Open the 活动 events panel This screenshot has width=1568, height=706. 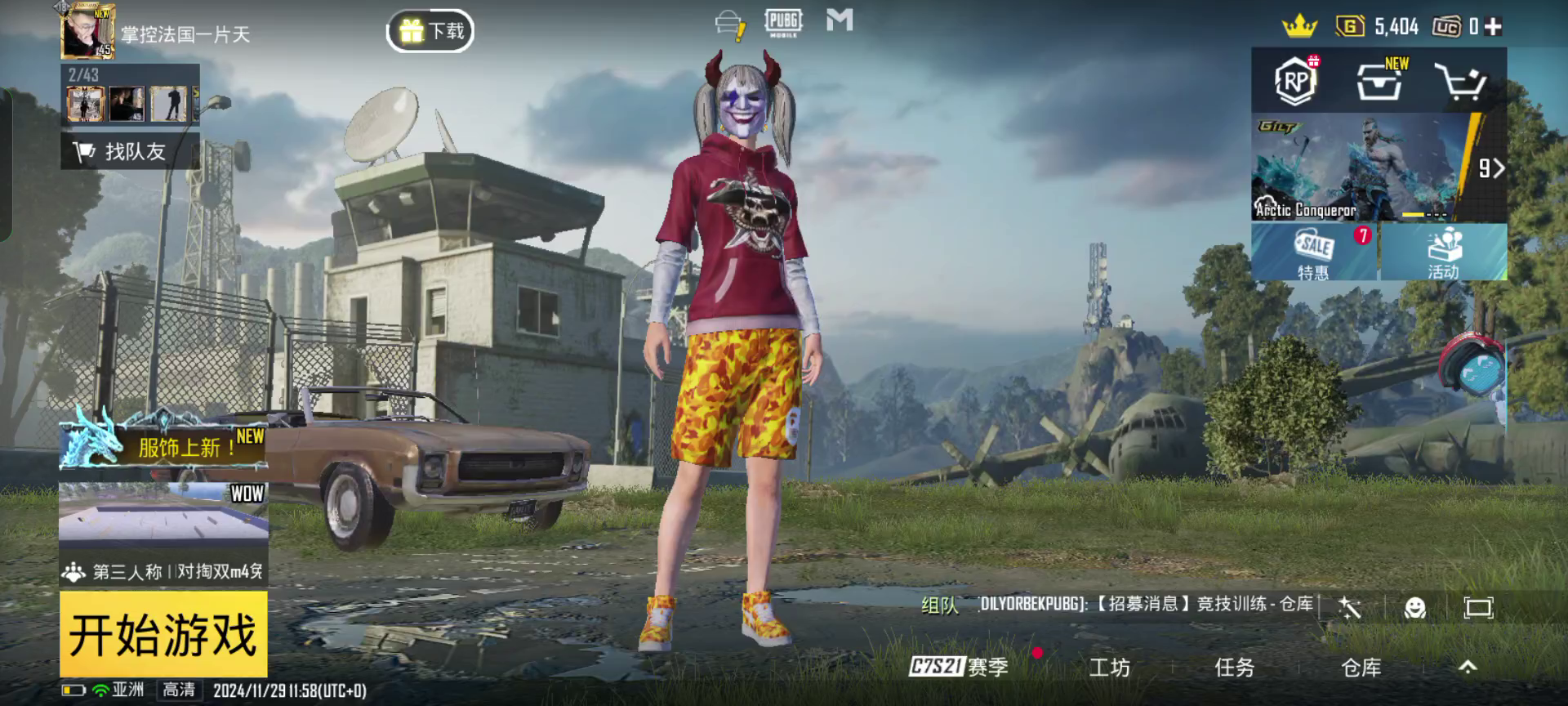tap(1443, 252)
